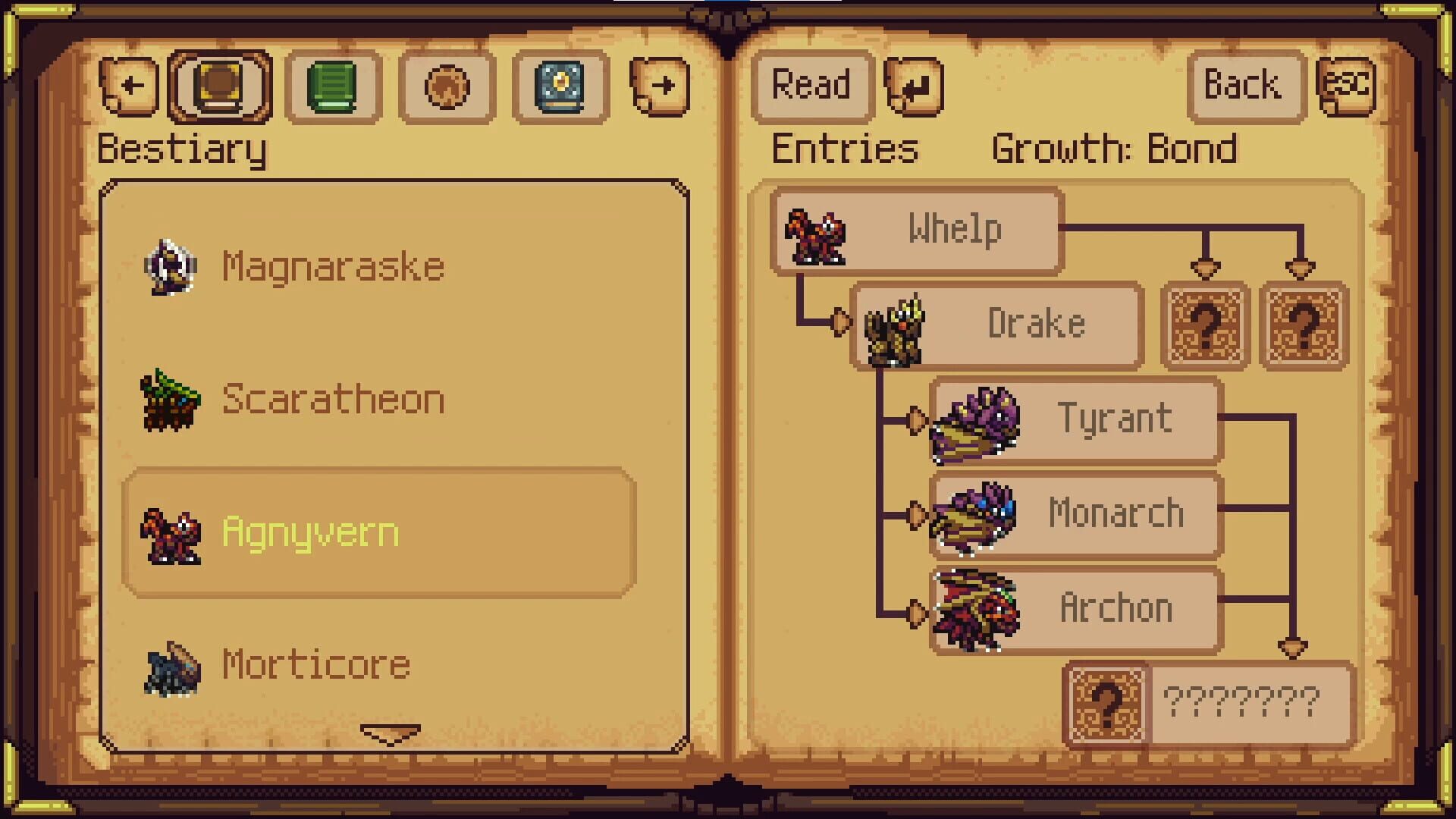Select Morticore from the bestiary list
Screen dimensions: 1456x819
[x=313, y=664]
